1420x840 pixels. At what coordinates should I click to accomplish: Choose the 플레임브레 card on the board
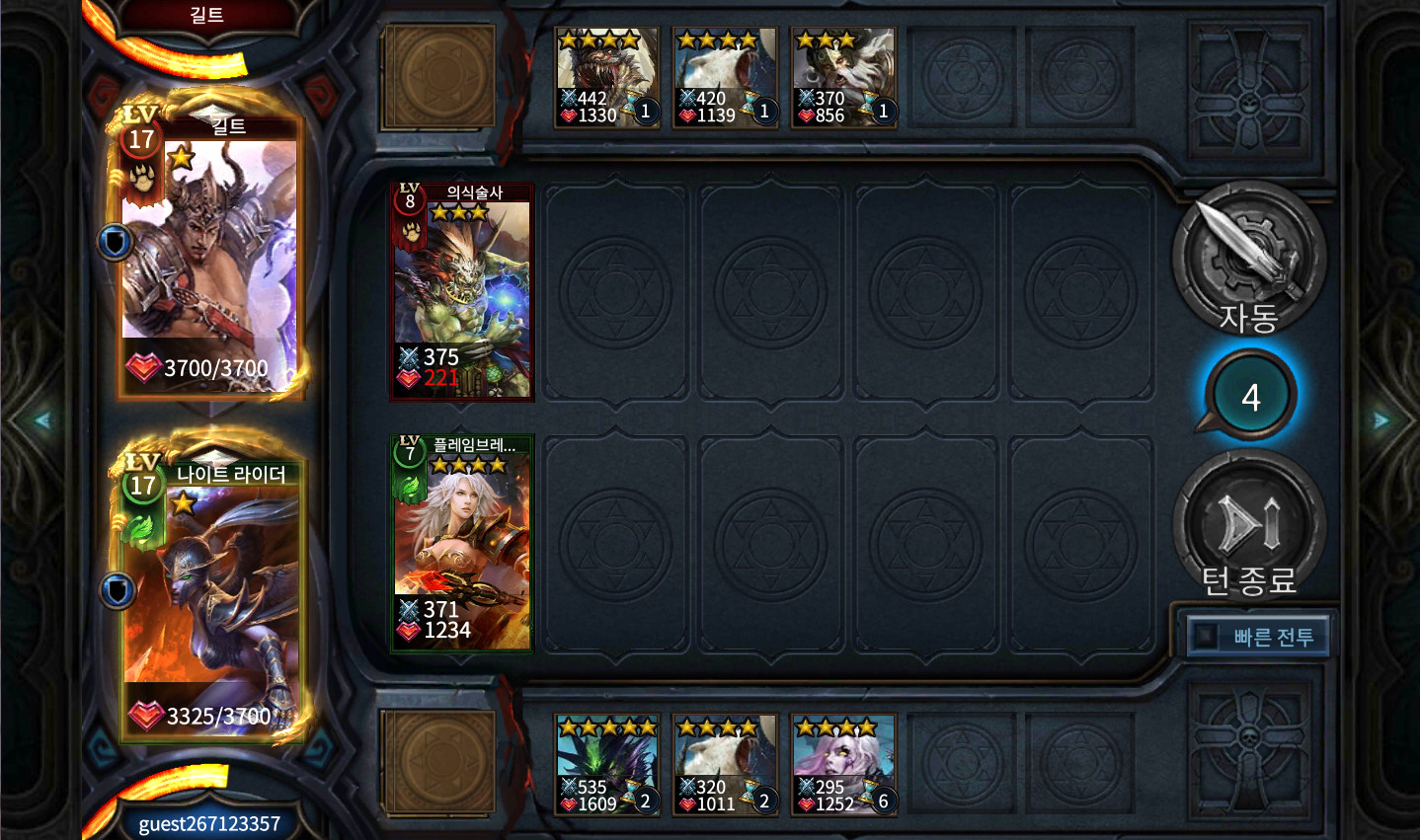pos(462,543)
